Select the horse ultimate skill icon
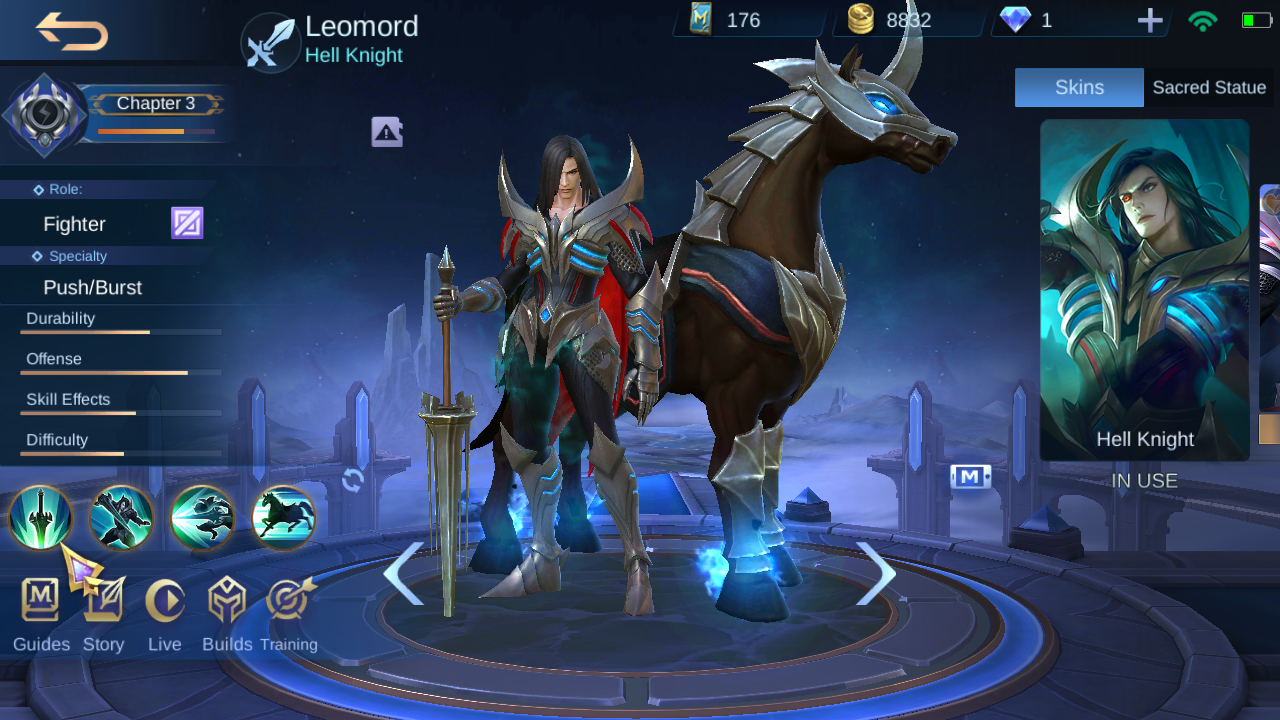 pos(283,519)
